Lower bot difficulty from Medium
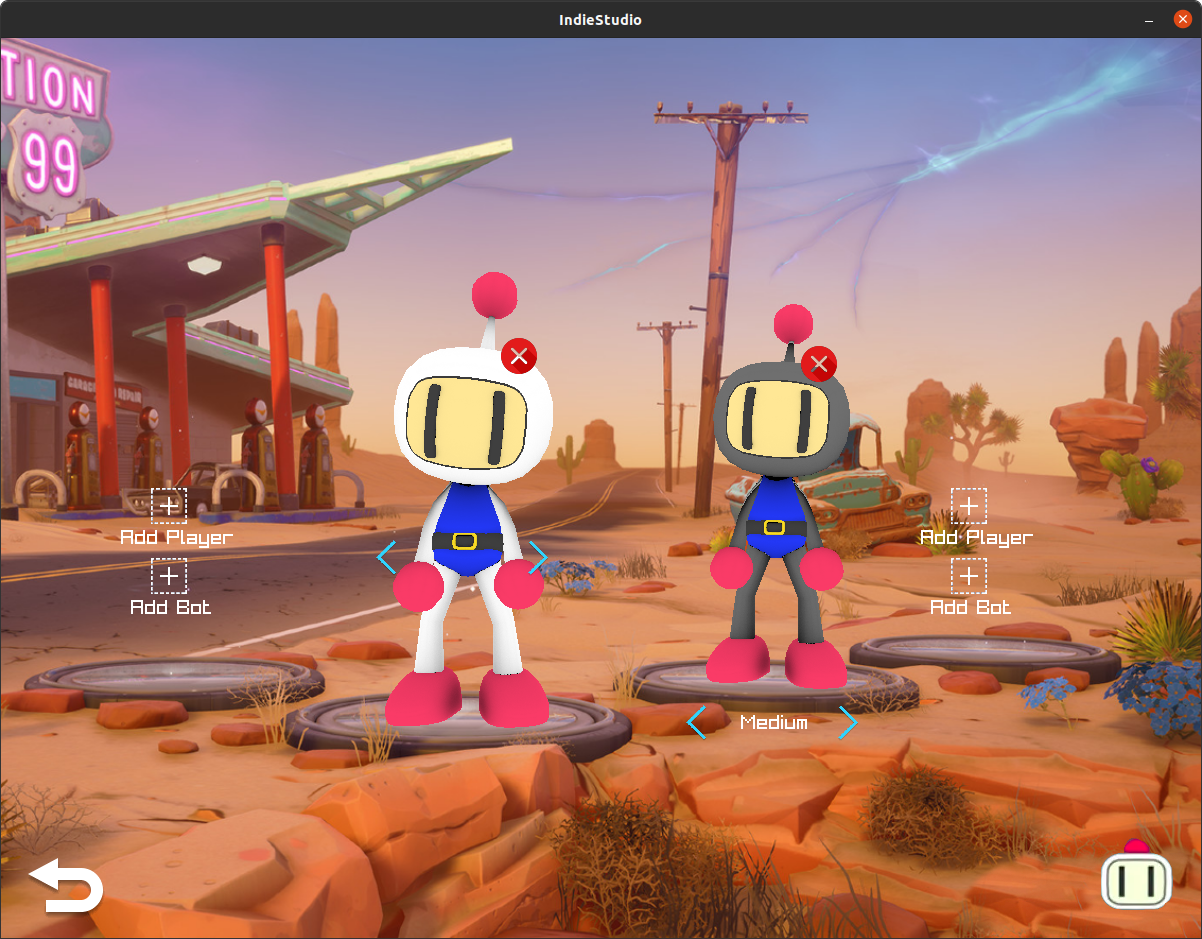 [x=697, y=721]
